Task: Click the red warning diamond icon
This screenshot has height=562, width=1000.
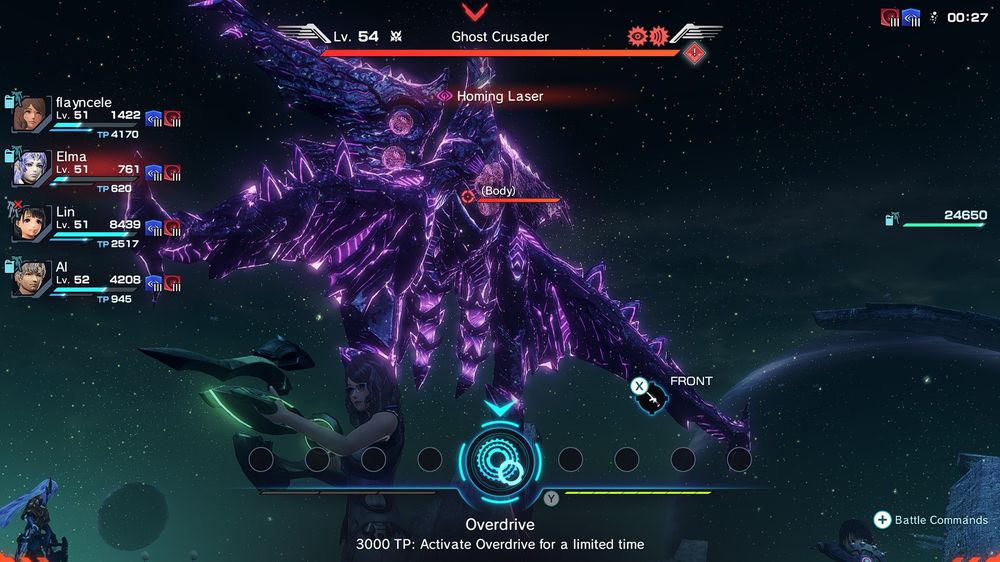Action: coord(695,53)
